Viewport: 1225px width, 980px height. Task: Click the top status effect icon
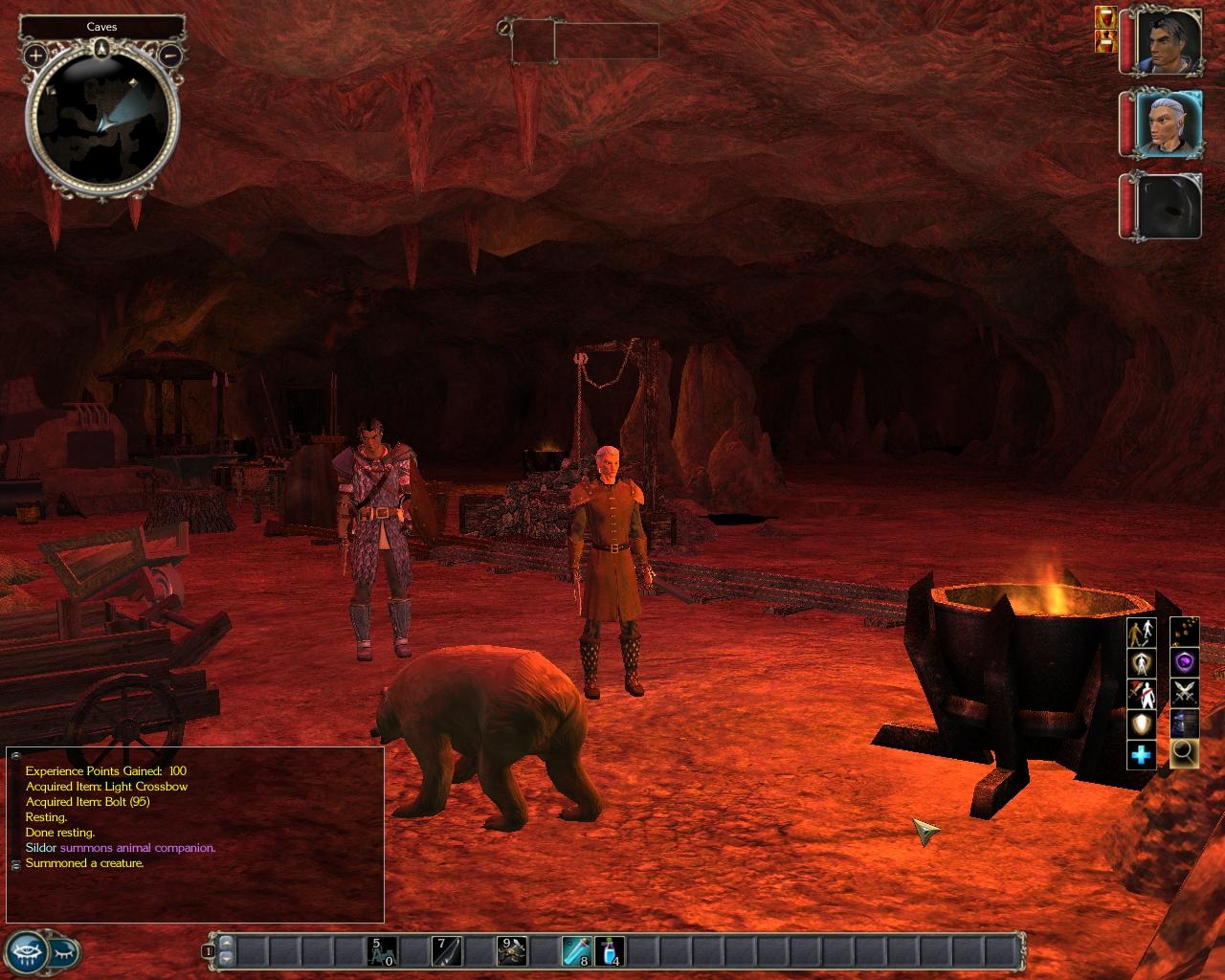[x=1104, y=16]
